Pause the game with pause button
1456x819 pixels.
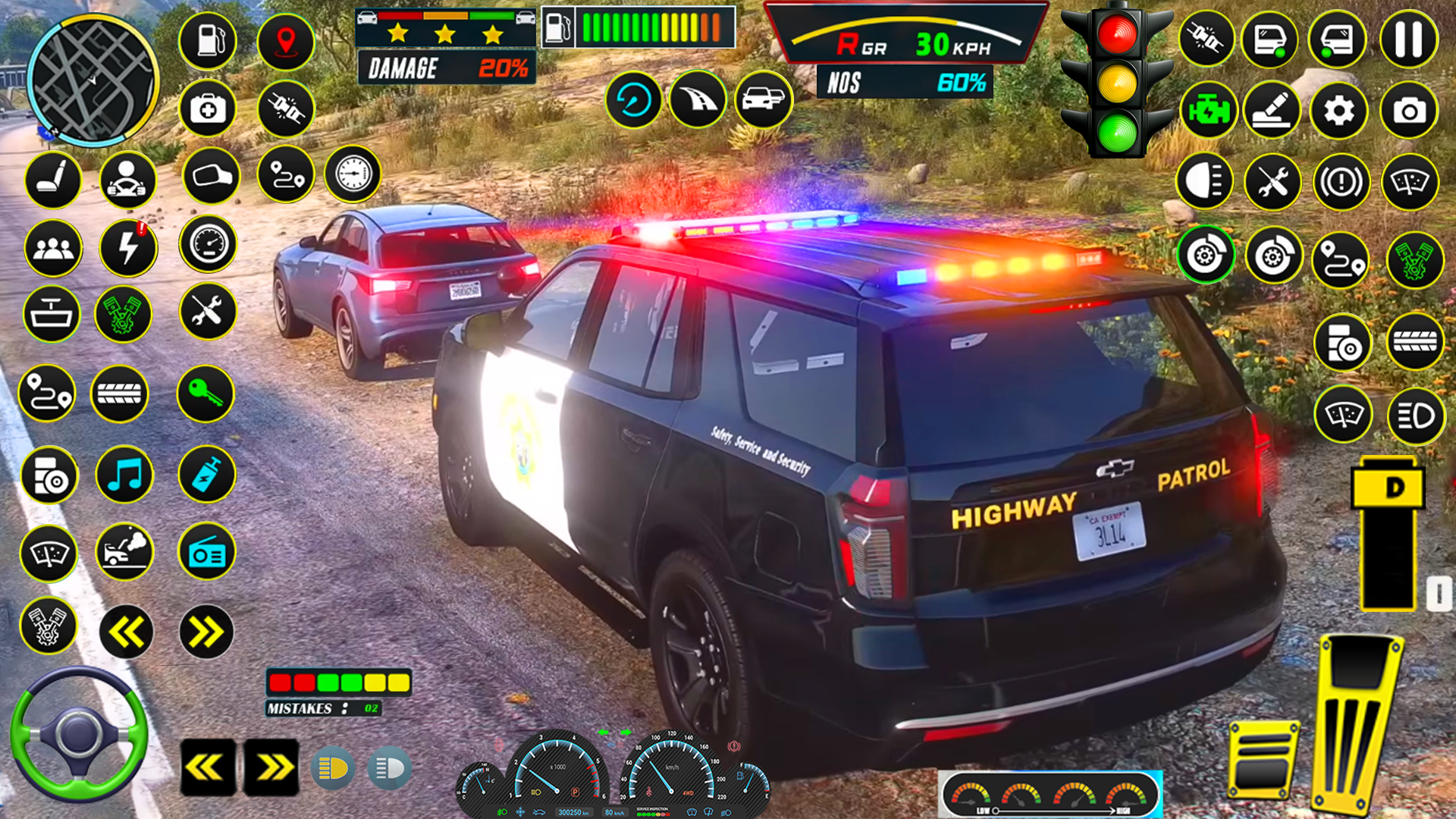[1409, 39]
